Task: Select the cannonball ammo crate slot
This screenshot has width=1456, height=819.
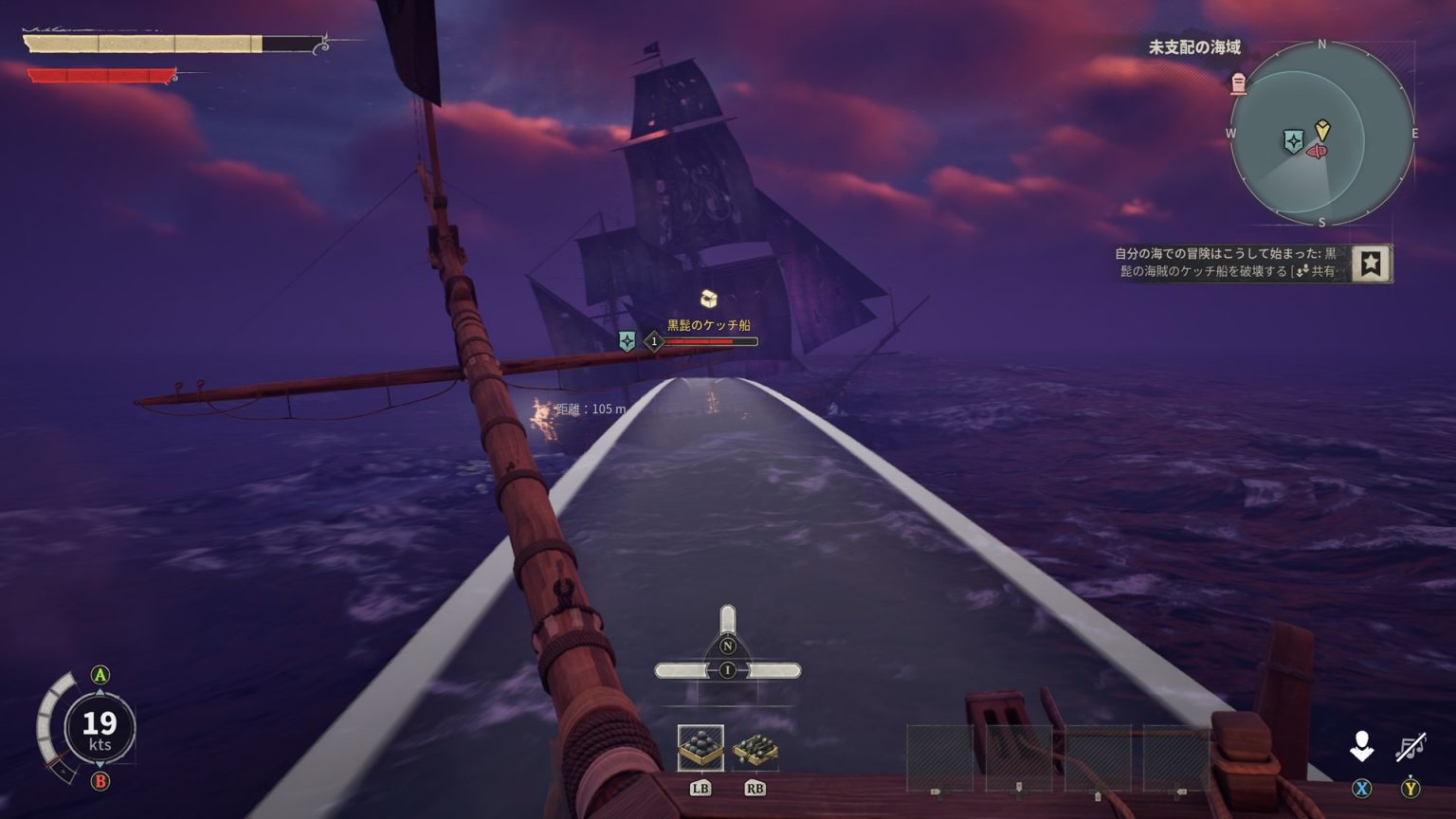Action: 701,748
